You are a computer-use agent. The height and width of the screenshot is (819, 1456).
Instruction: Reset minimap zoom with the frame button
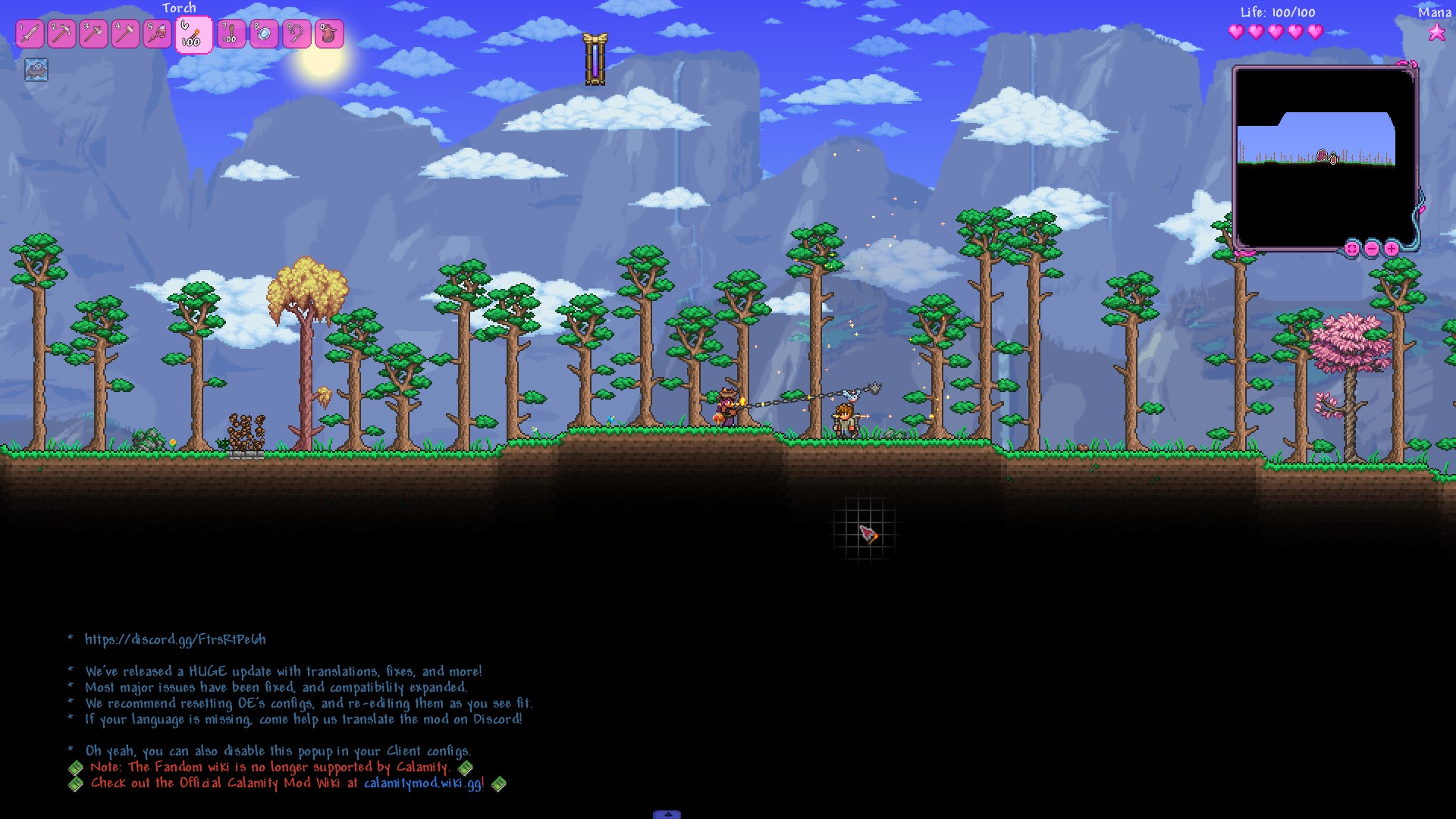pyautogui.click(x=1352, y=248)
